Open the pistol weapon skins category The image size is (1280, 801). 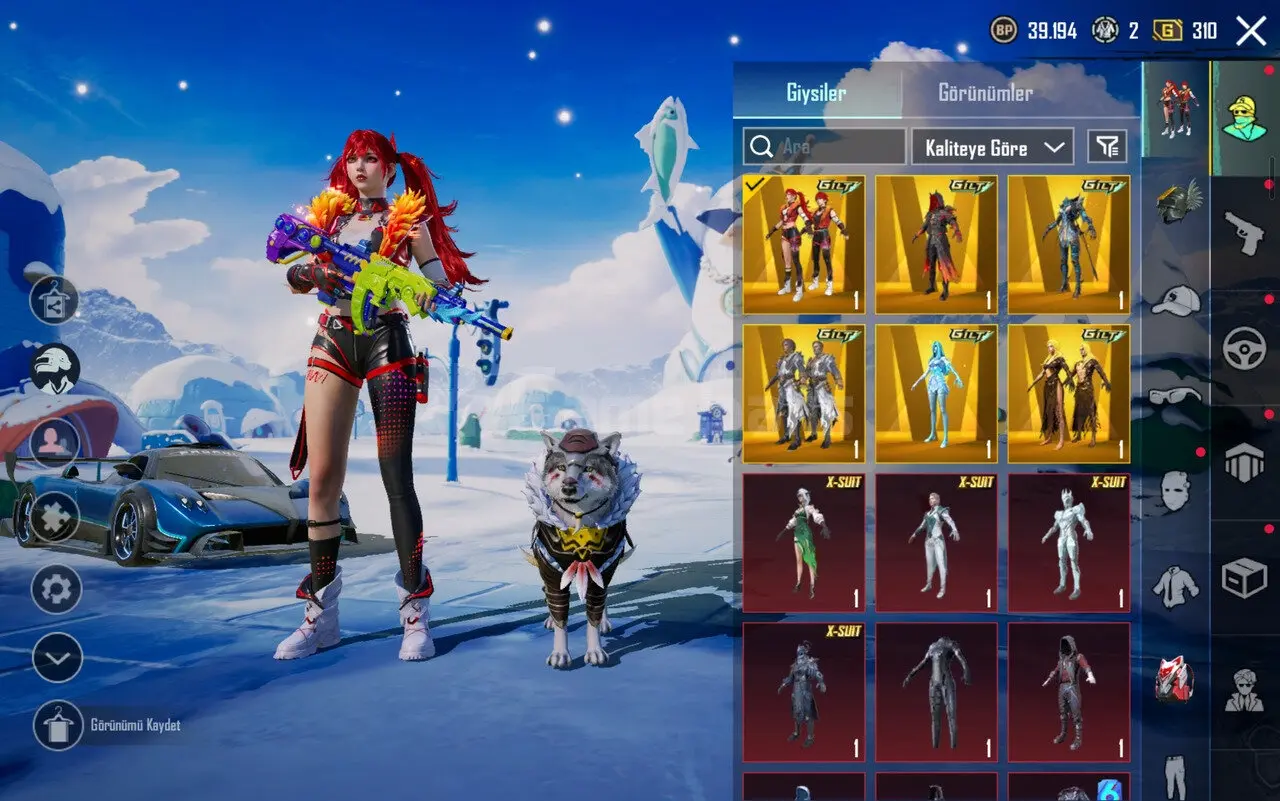tap(1245, 233)
